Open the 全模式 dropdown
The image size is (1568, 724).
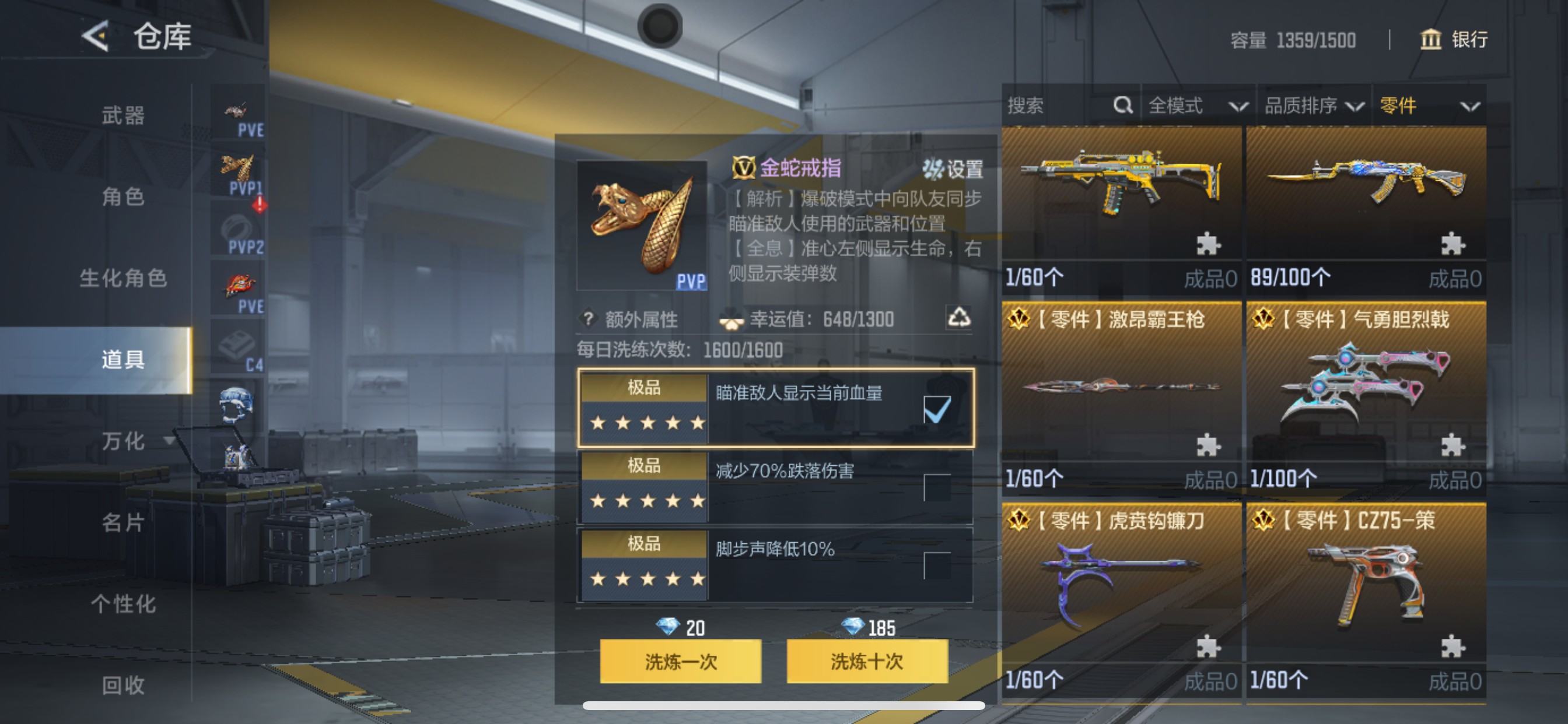click(x=1196, y=105)
